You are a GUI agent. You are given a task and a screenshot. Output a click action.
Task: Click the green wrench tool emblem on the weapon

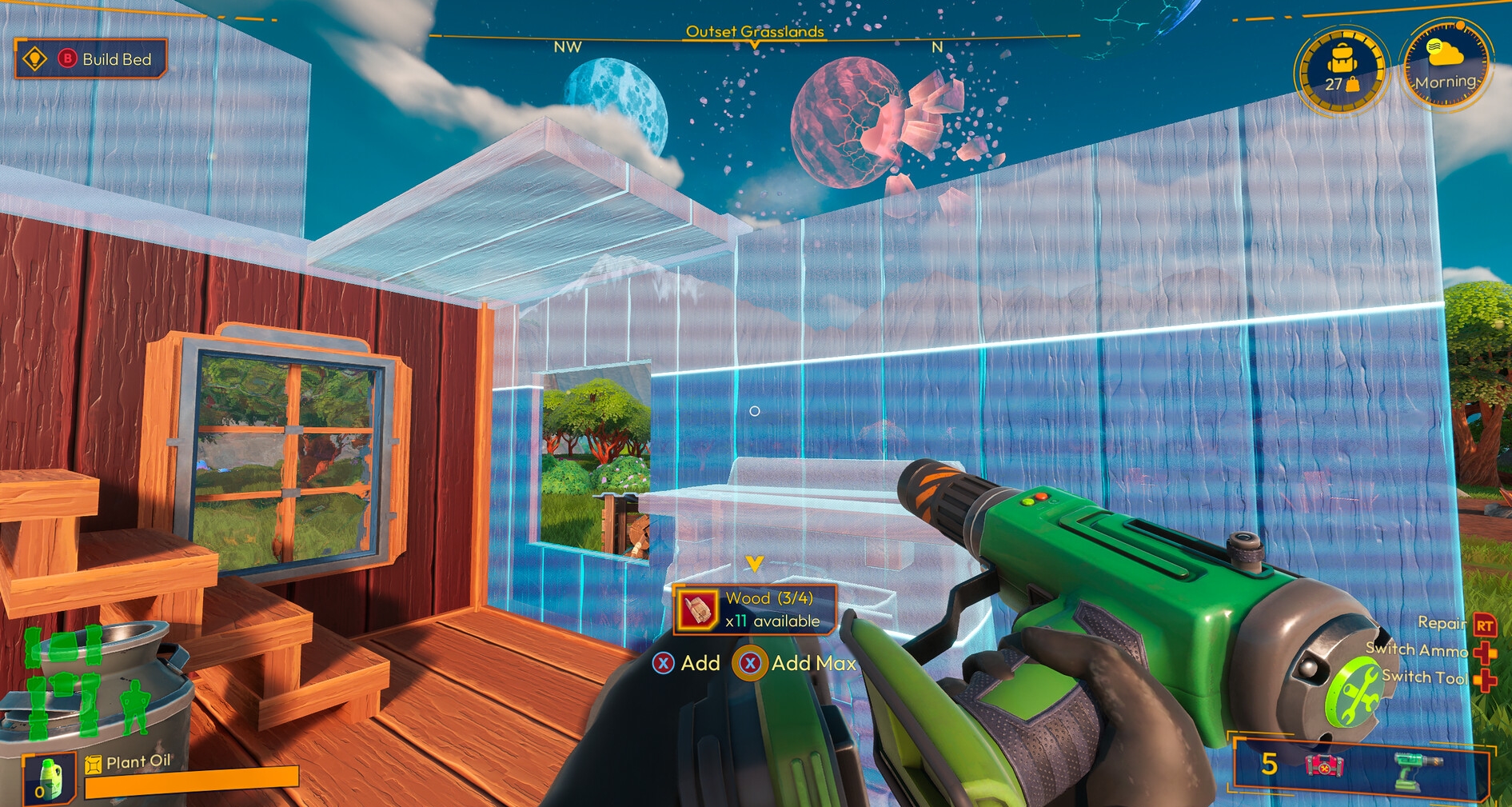[1354, 691]
